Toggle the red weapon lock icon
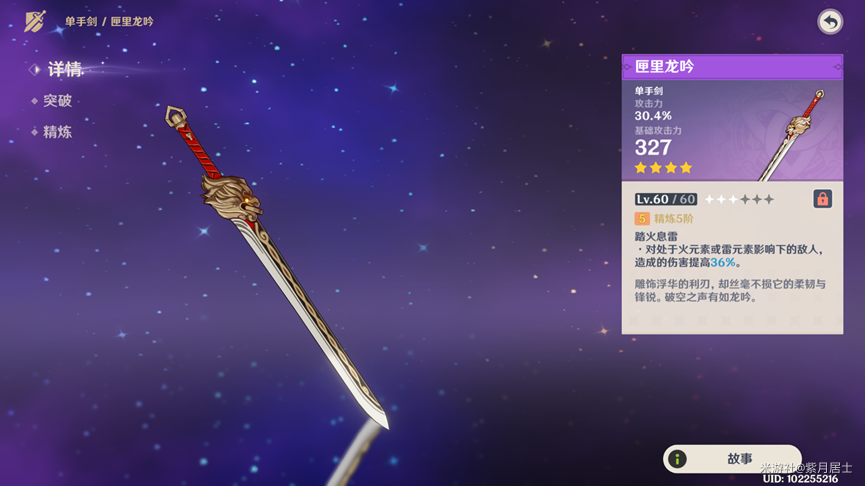865x486 pixels. 822,199
